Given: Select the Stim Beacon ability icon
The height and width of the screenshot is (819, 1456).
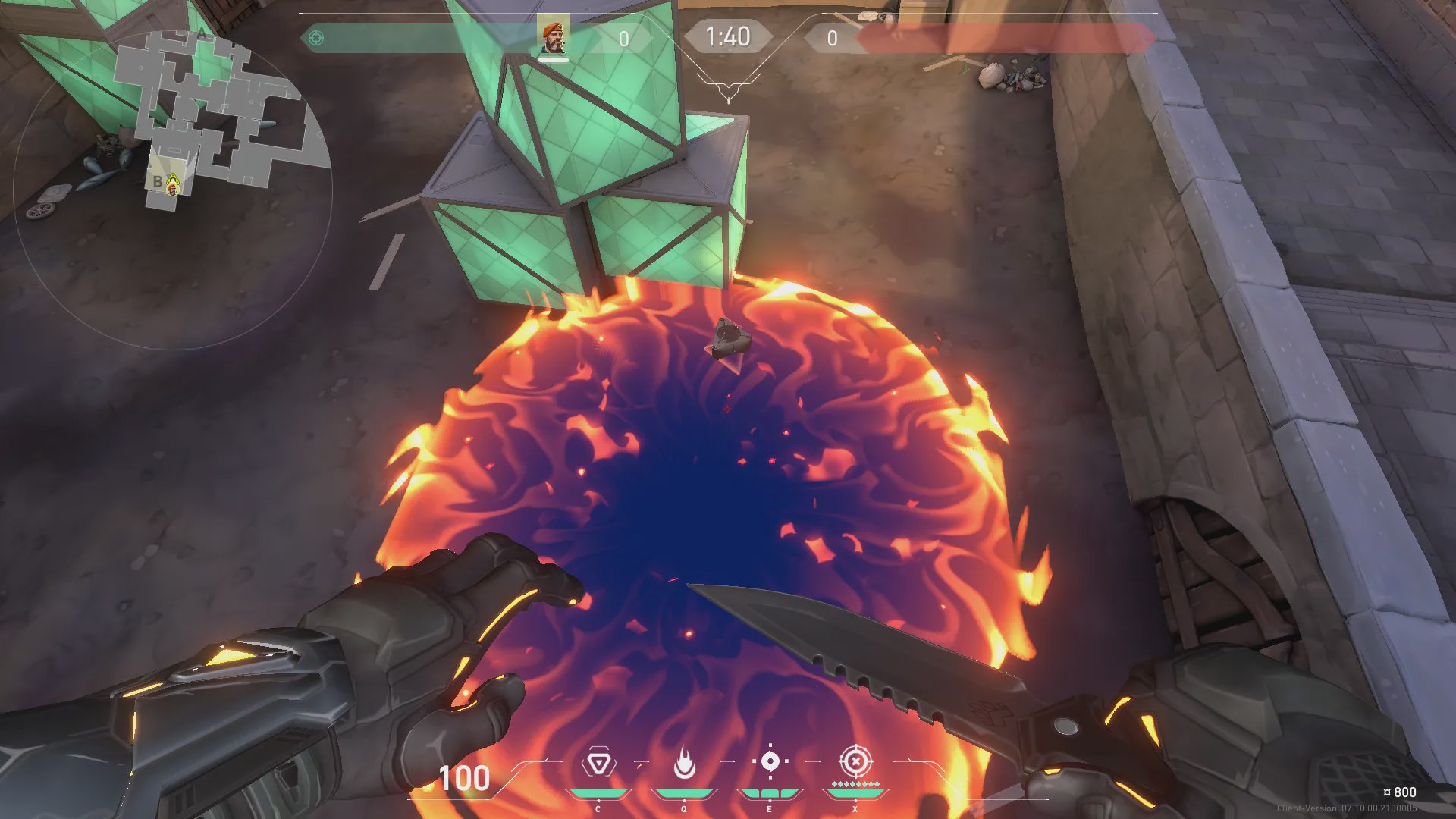Looking at the screenshot, I should click(598, 763).
